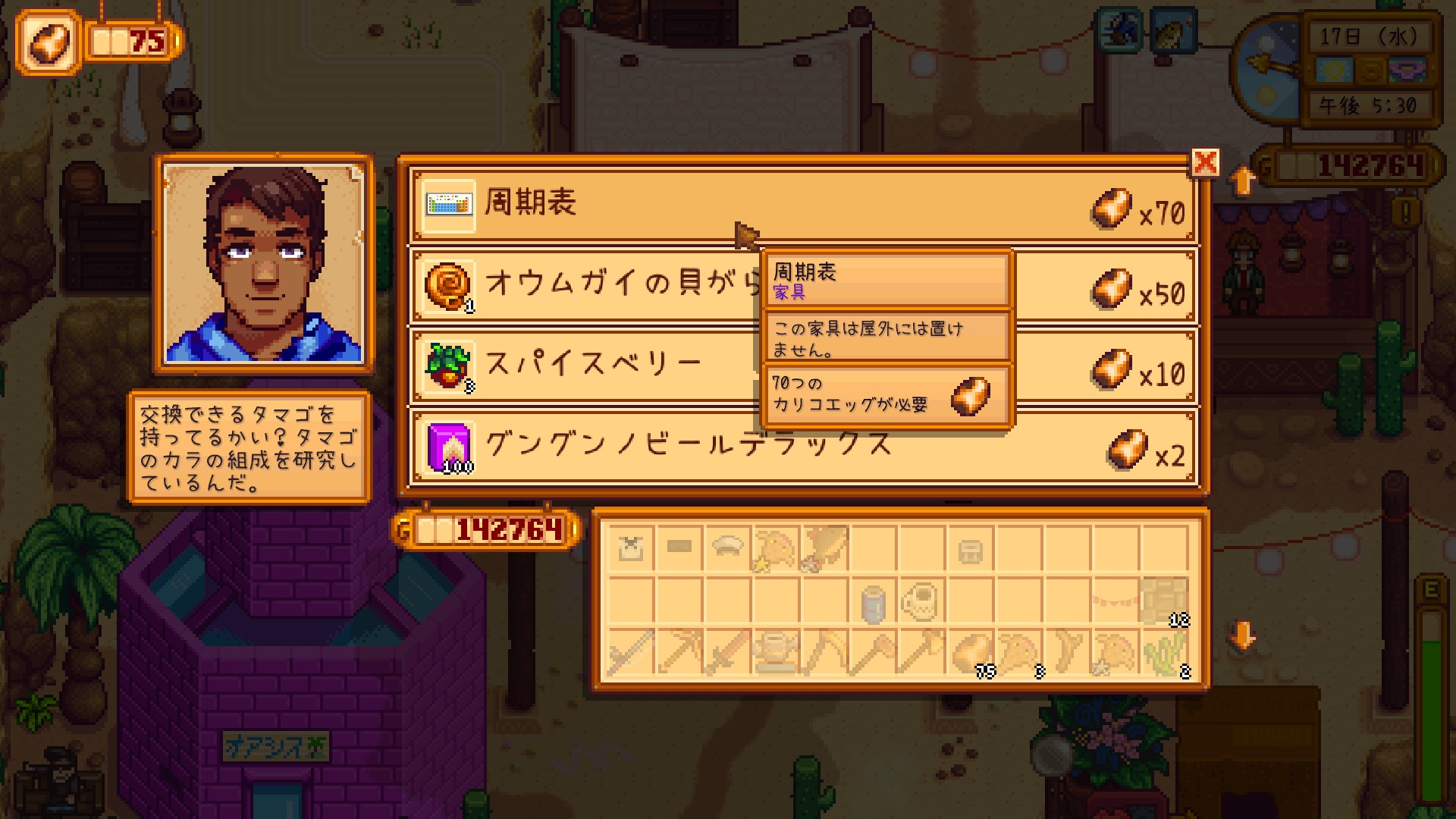Select the calico egg stack of 75
Screen dimensions: 1456x819
point(971,652)
